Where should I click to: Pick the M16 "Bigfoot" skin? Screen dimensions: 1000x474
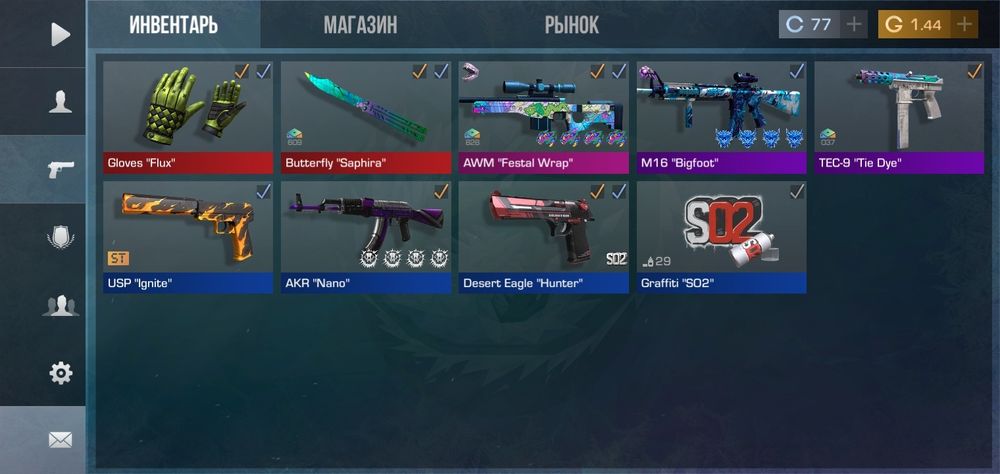[x=721, y=117]
